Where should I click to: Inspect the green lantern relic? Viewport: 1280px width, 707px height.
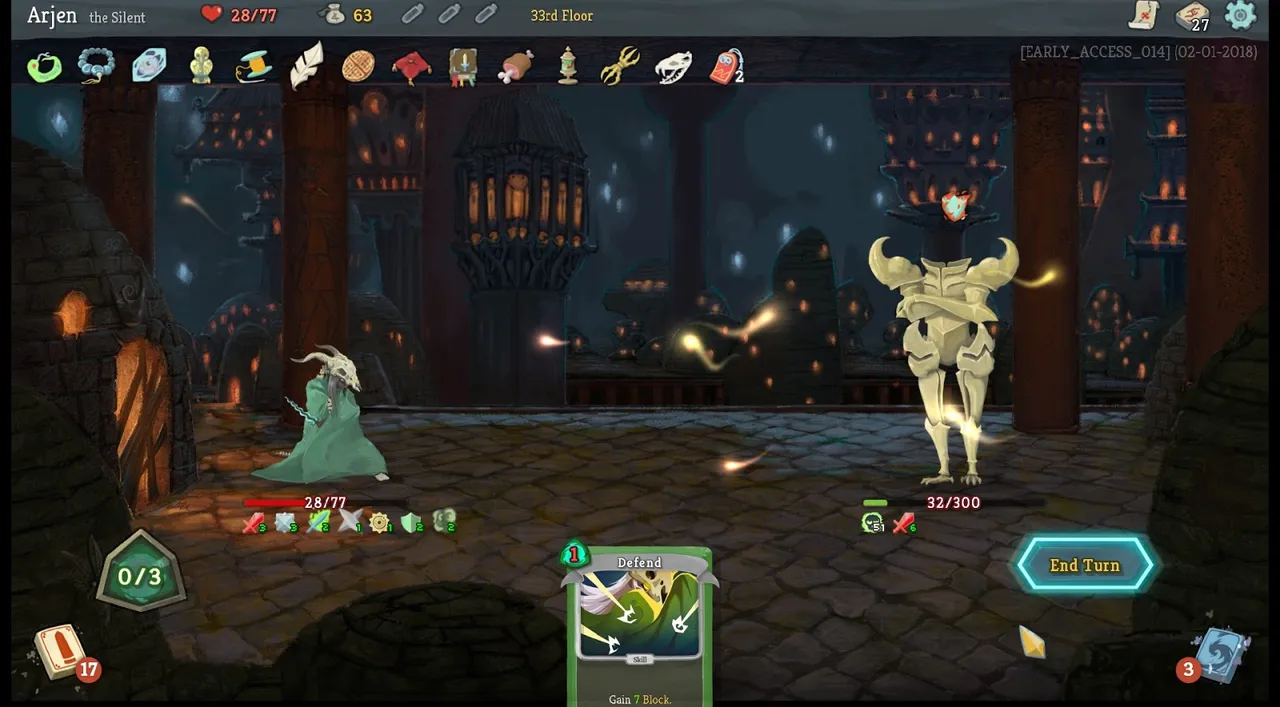click(568, 67)
